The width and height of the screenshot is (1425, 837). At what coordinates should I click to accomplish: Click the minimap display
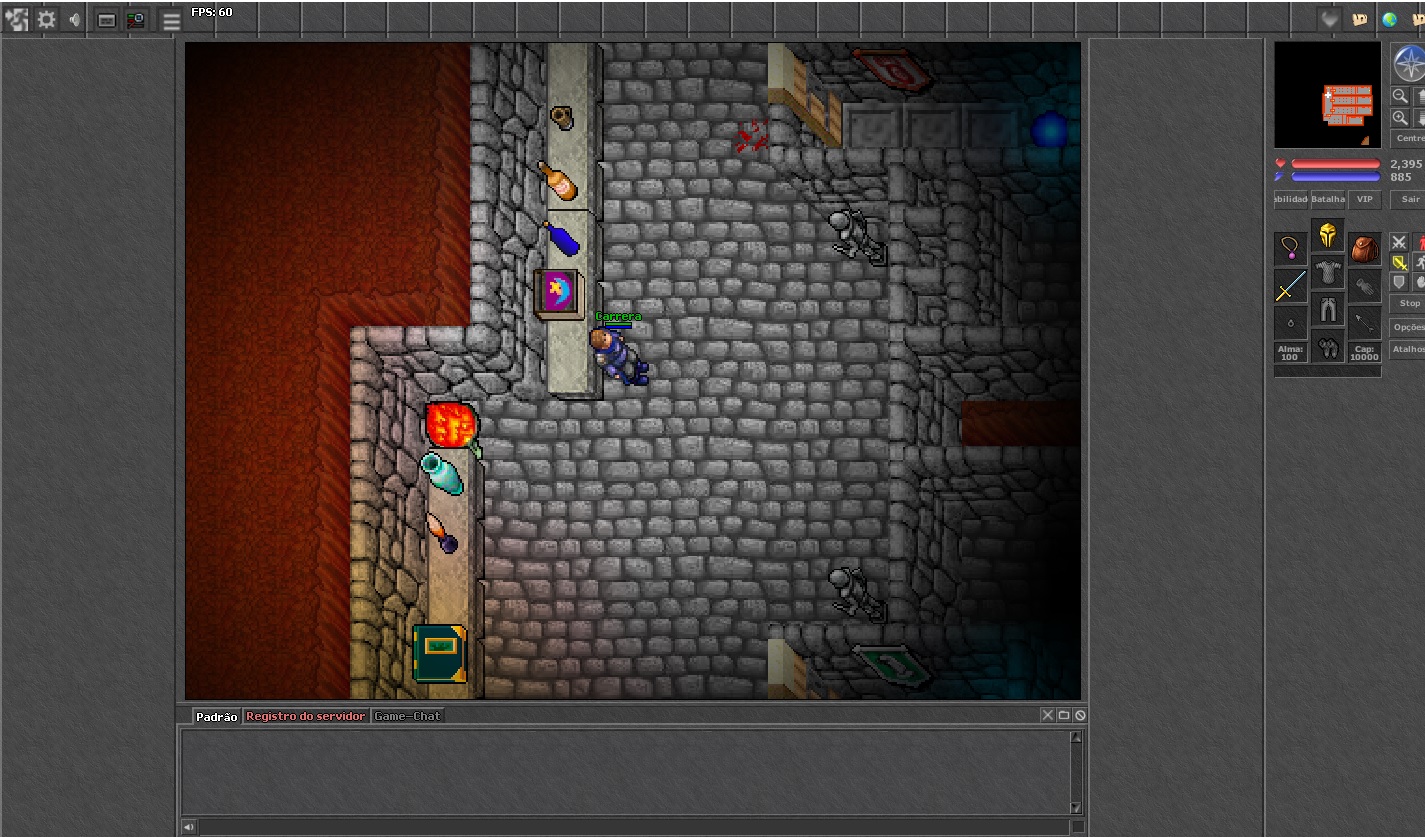click(1327, 95)
